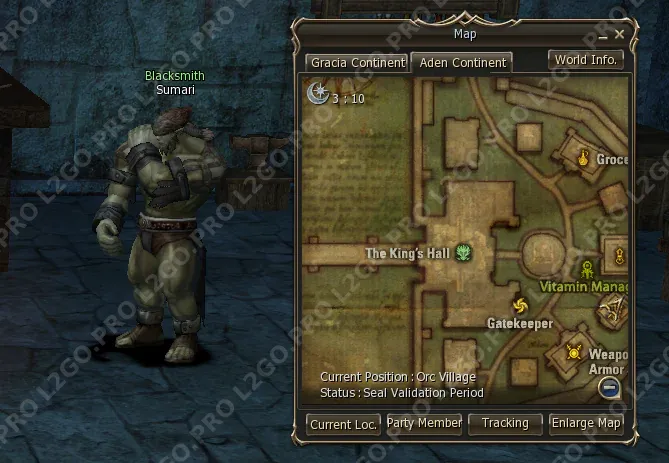669x463 pixels.
Task: Select the Gatekeeper marker on the map
Action: (x=519, y=306)
